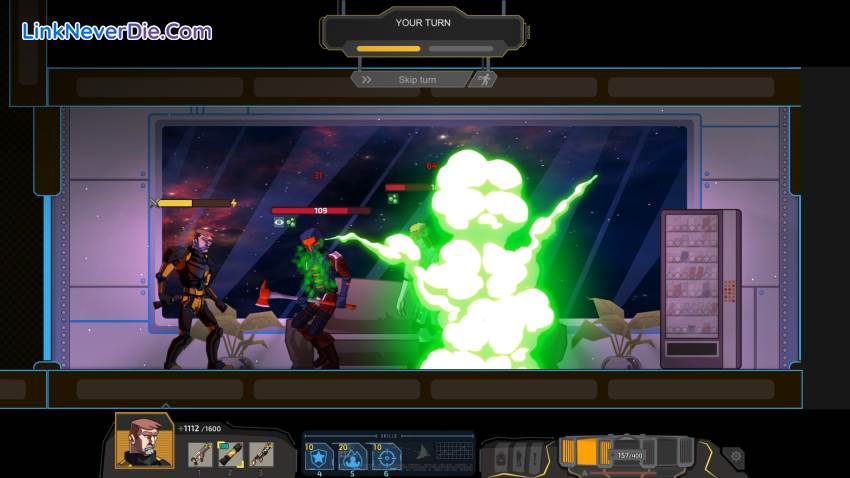Click the Skip turn button

(x=410, y=79)
